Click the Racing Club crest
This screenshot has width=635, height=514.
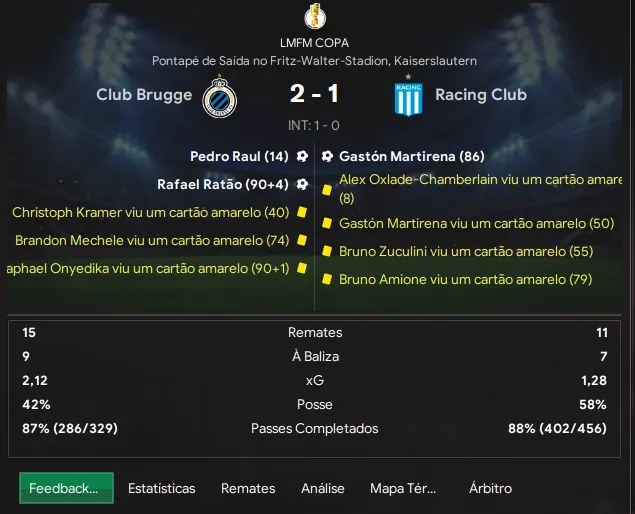[409, 97]
